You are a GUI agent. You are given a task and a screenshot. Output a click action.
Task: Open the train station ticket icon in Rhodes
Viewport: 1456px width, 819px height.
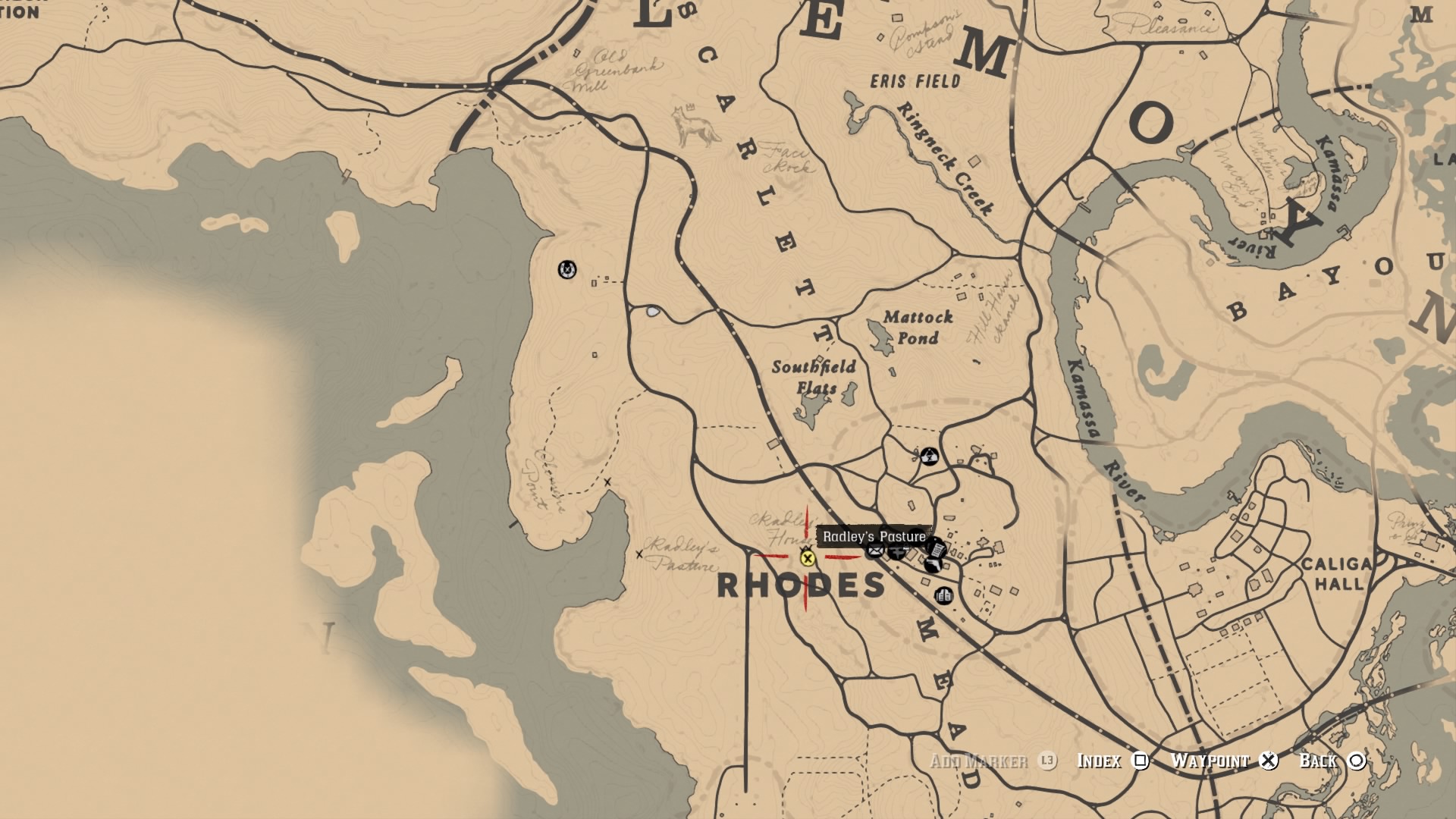coord(937,548)
